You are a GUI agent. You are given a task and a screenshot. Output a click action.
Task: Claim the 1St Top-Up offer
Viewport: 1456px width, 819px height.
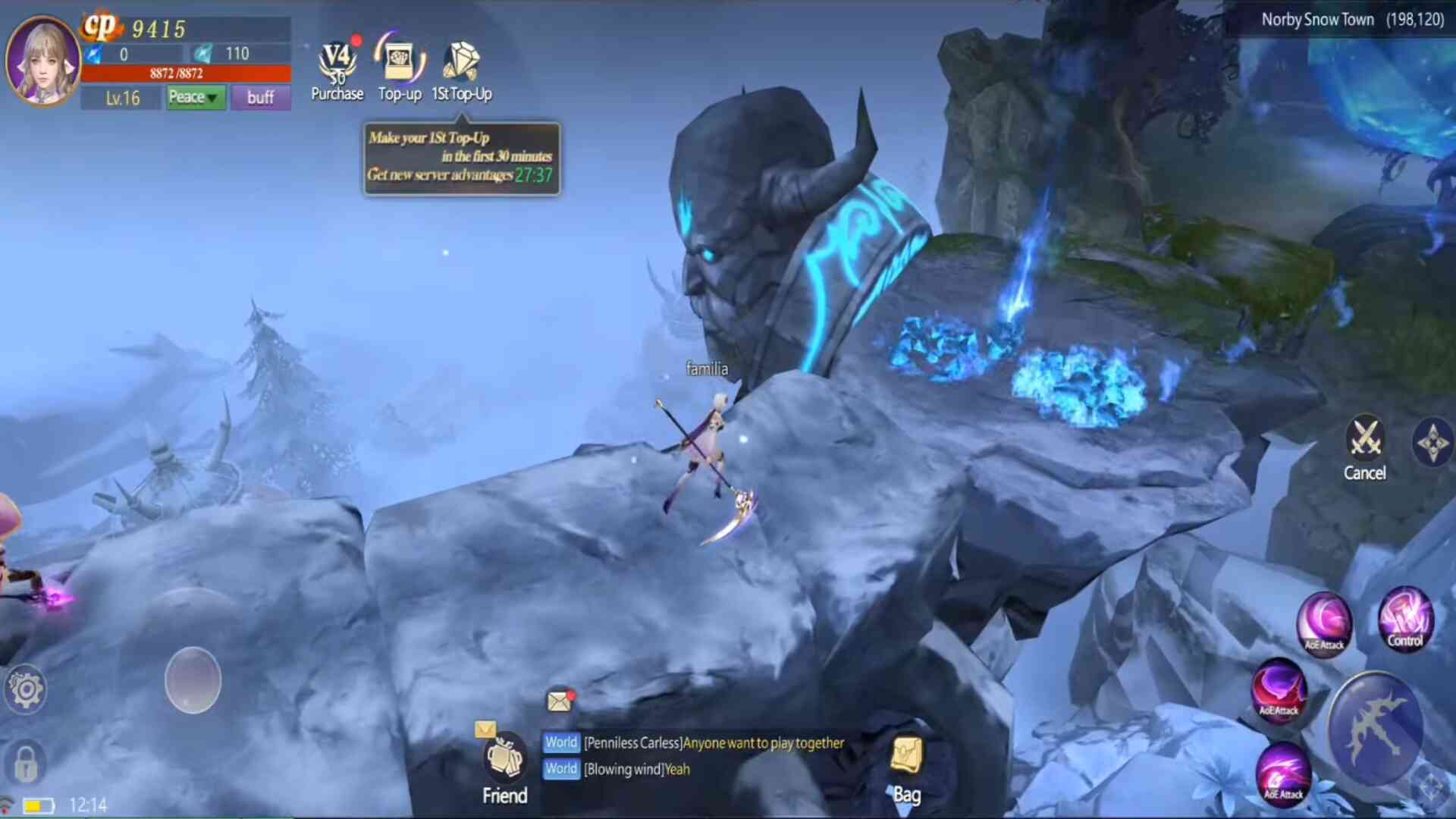pyautogui.click(x=461, y=70)
